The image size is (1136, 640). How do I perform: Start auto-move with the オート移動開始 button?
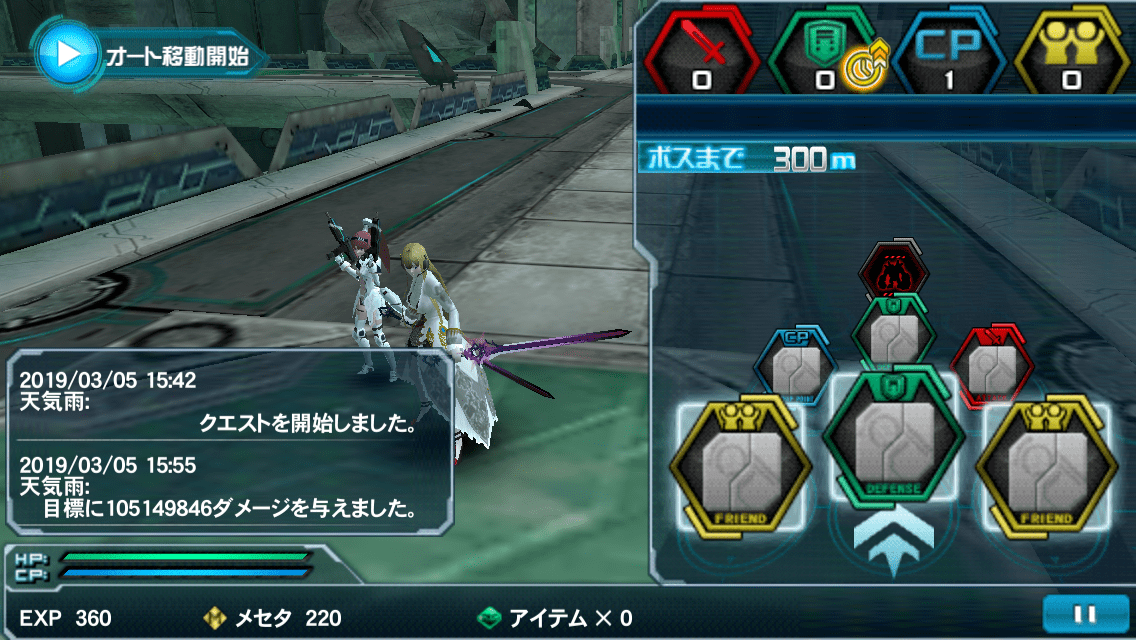click(x=150, y=54)
